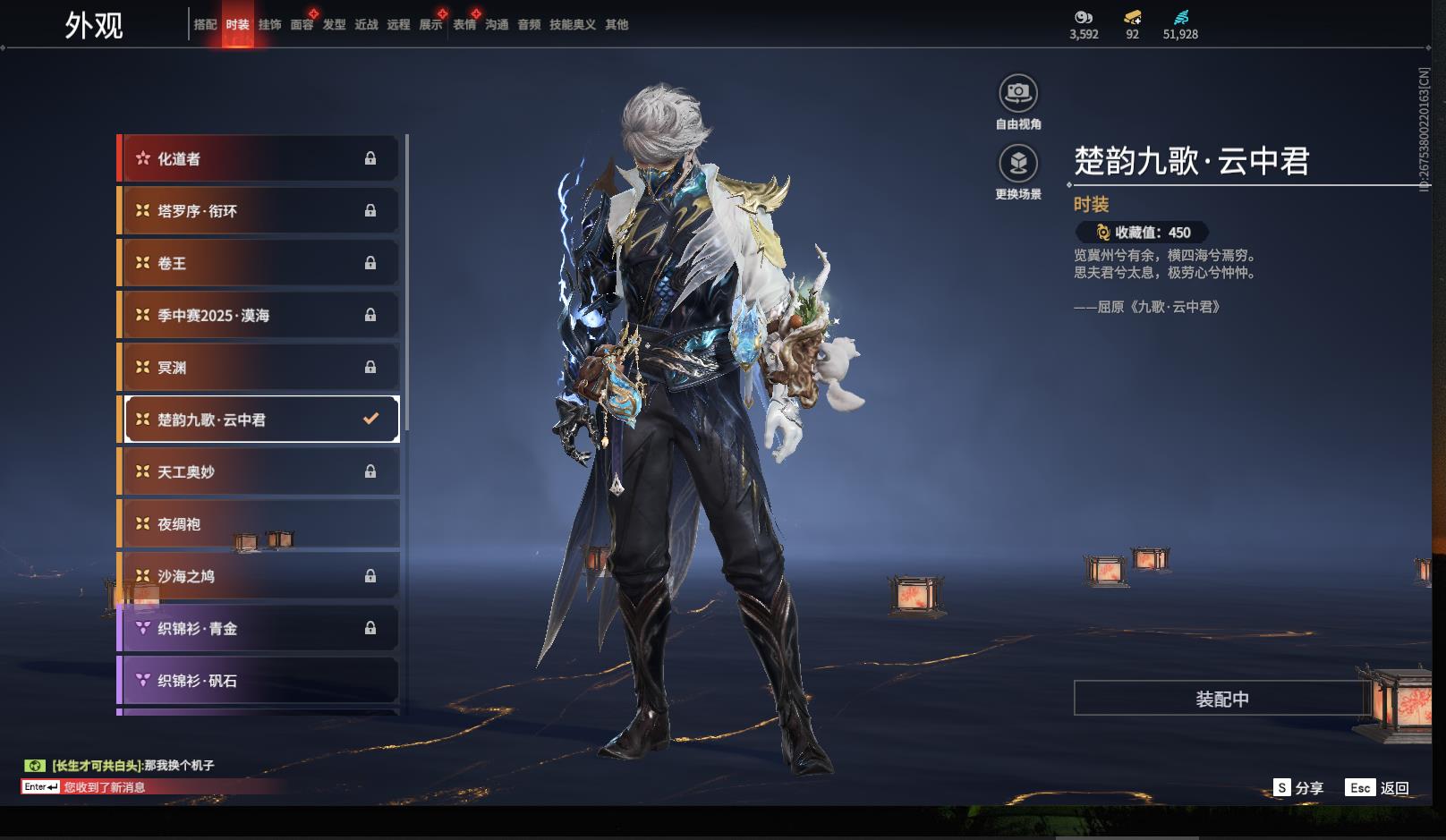Choose the 冥渊 outfit
This screenshot has height=840, width=1446.
[259, 368]
